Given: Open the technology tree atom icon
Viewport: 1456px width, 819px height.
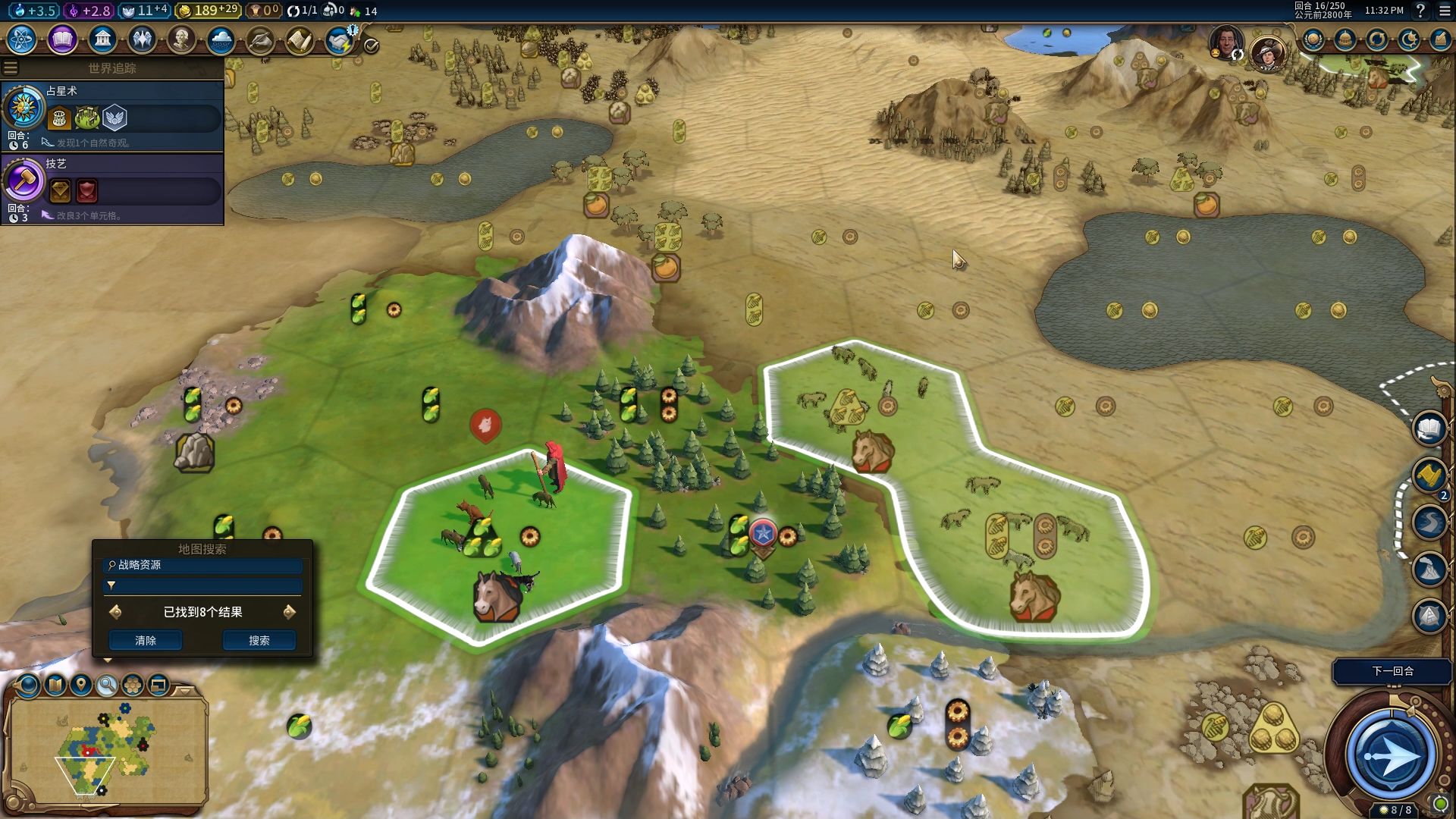Looking at the screenshot, I should (22, 39).
